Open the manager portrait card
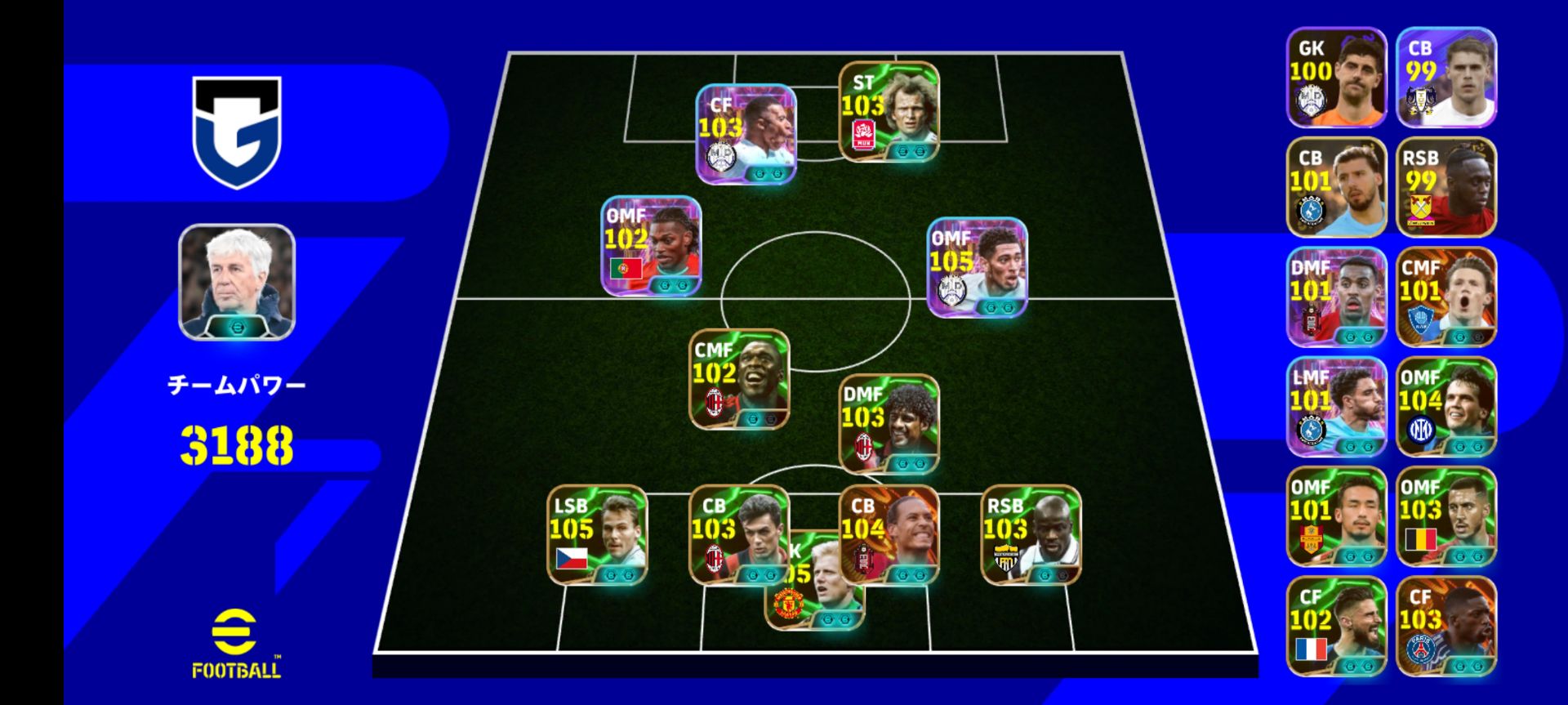 [237, 282]
